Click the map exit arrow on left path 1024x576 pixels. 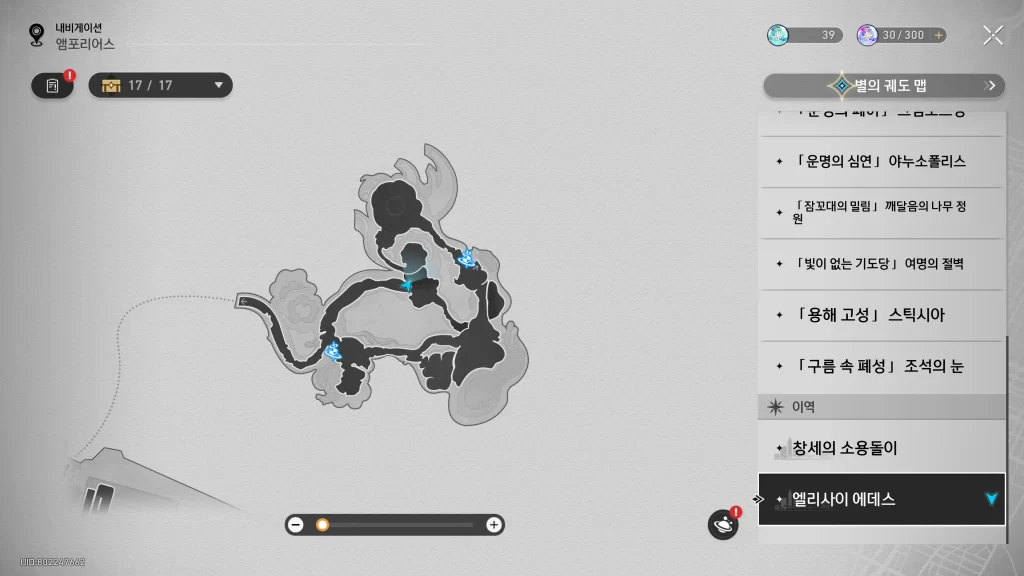click(245, 300)
